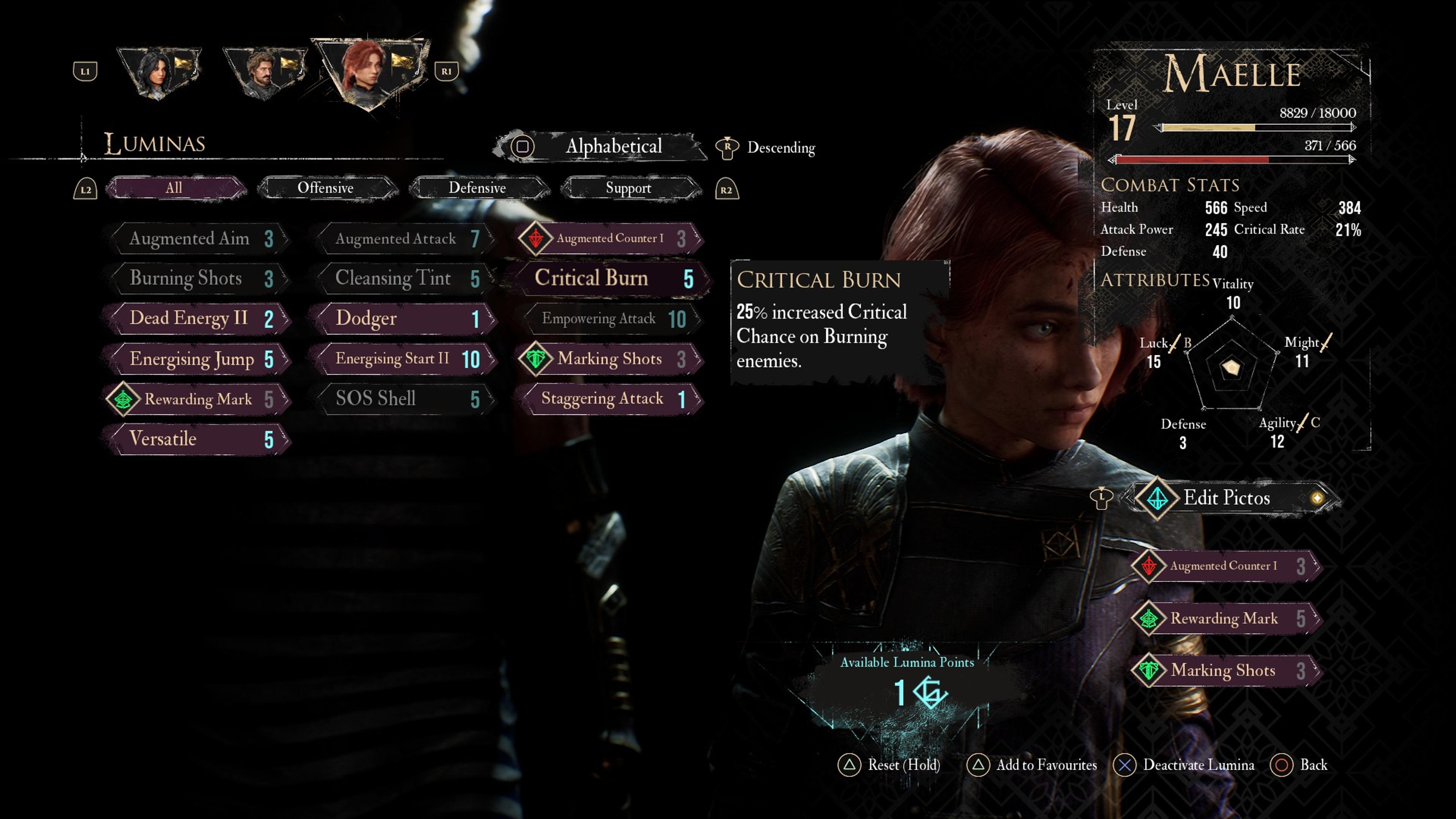Choose the Empowering Attack lumina
The width and height of the screenshot is (1456, 819).
click(610, 319)
